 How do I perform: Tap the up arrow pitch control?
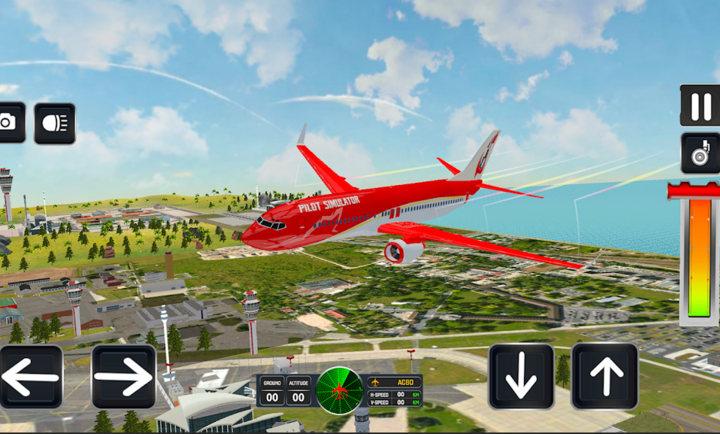pyautogui.click(x=605, y=377)
